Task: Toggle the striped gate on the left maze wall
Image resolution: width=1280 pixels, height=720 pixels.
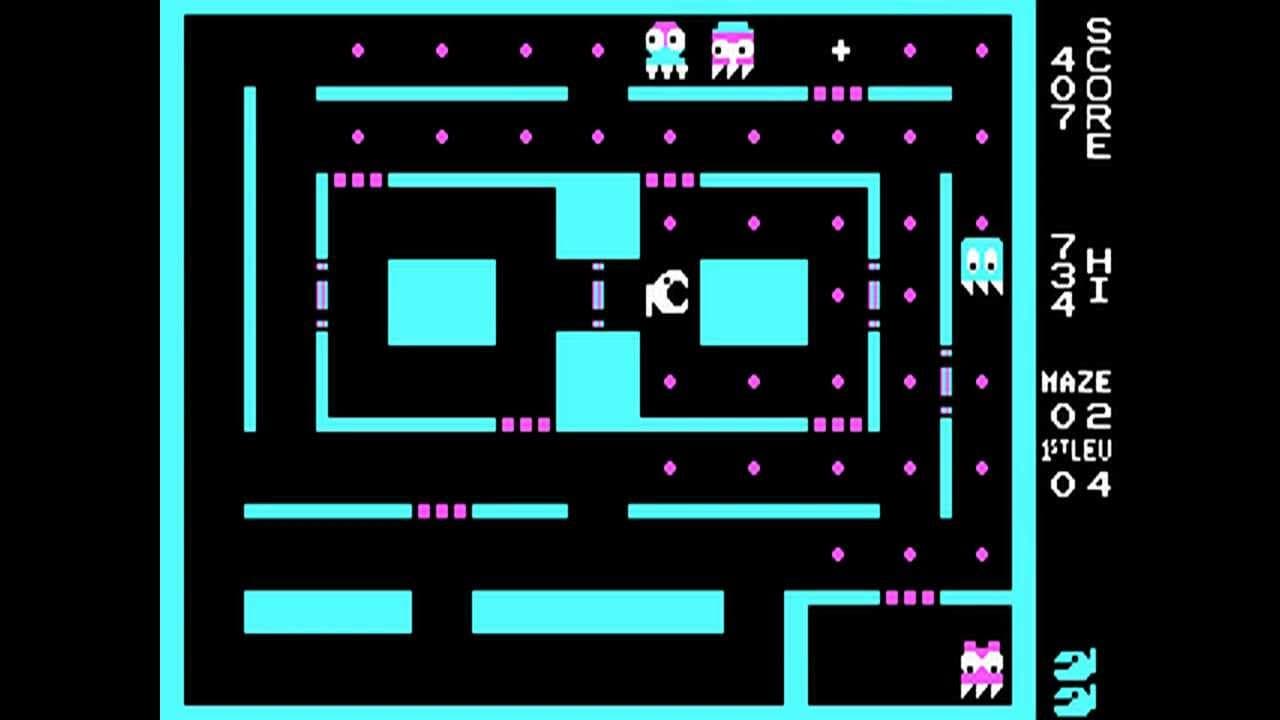Action: [320, 294]
